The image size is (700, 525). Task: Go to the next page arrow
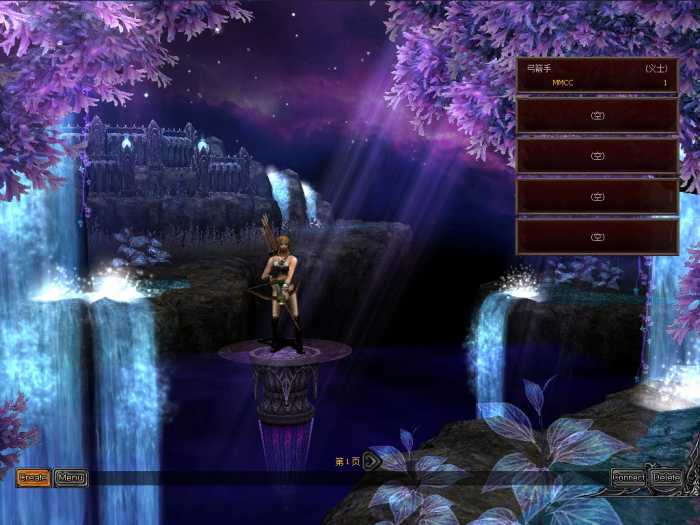pyautogui.click(x=370, y=461)
